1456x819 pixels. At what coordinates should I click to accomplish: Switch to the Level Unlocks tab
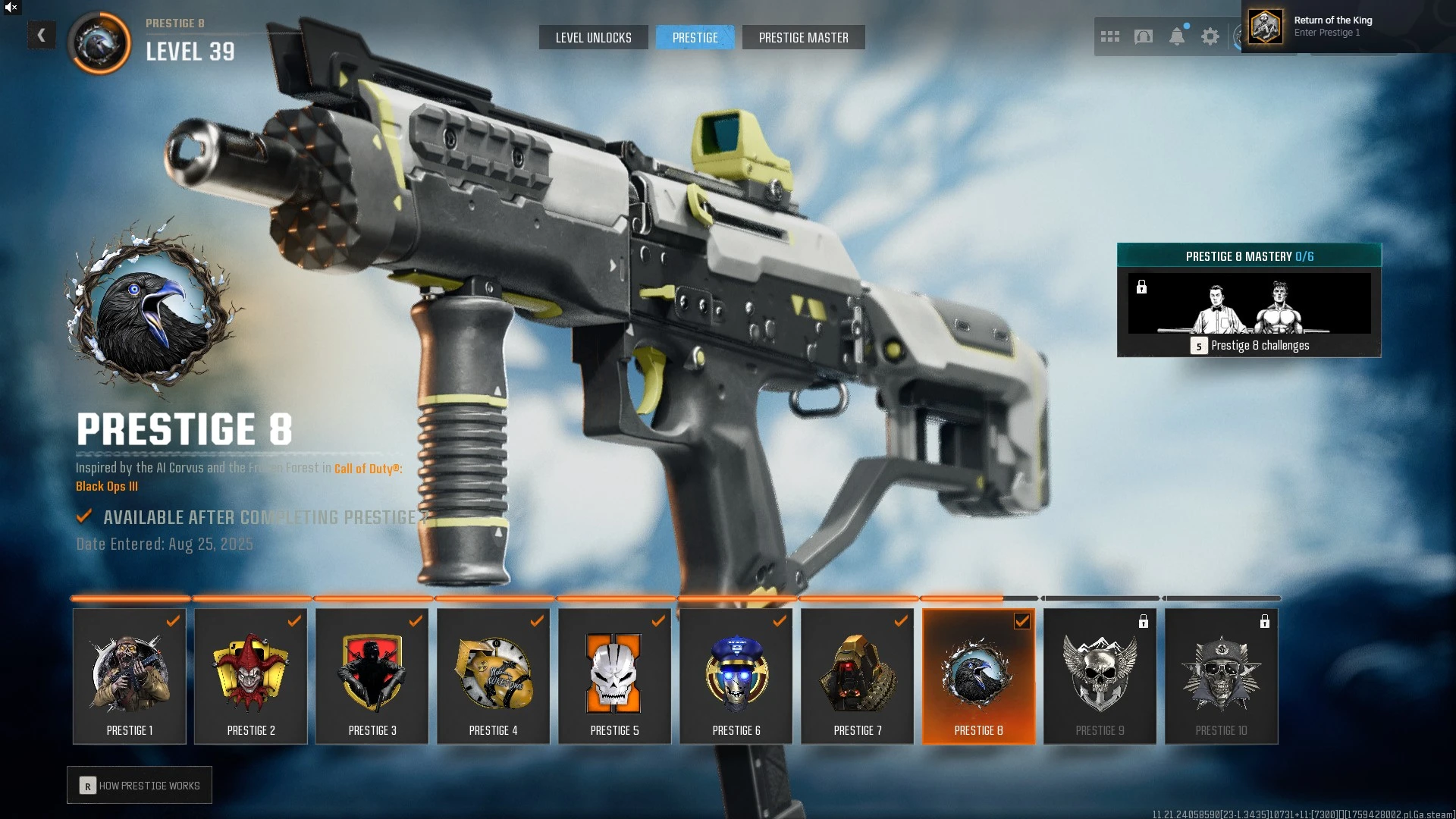pyautogui.click(x=593, y=37)
